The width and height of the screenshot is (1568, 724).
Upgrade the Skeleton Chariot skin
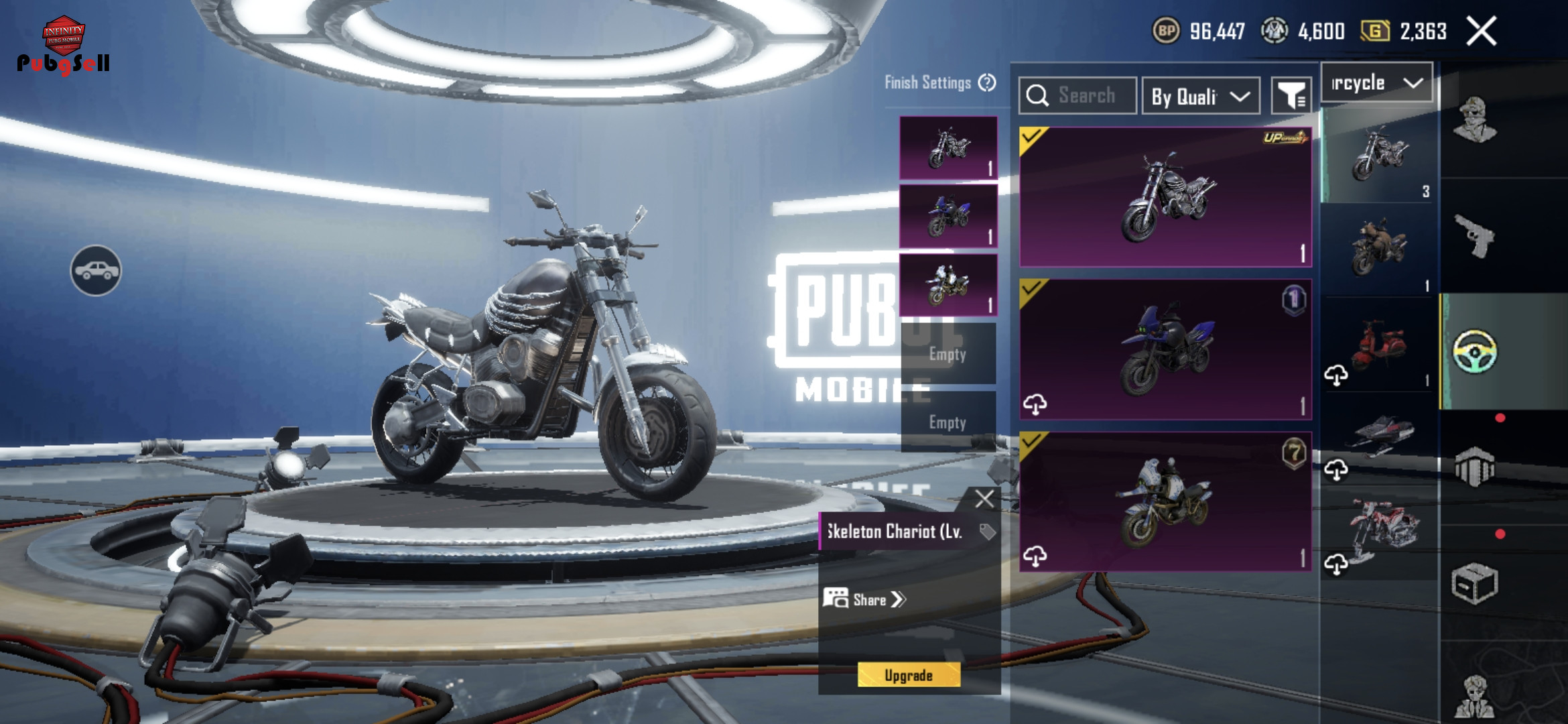908,675
